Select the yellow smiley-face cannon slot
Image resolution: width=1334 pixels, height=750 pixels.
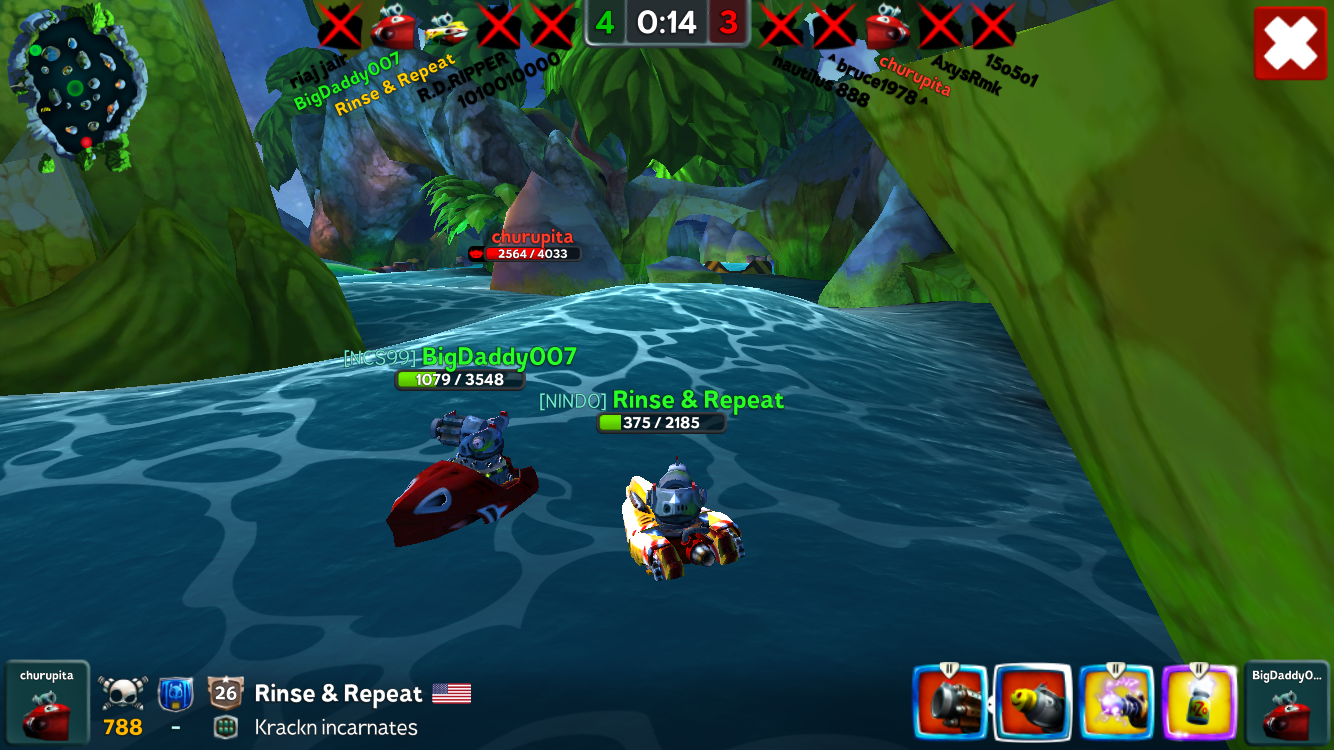pyautogui.click(x=1033, y=702)
